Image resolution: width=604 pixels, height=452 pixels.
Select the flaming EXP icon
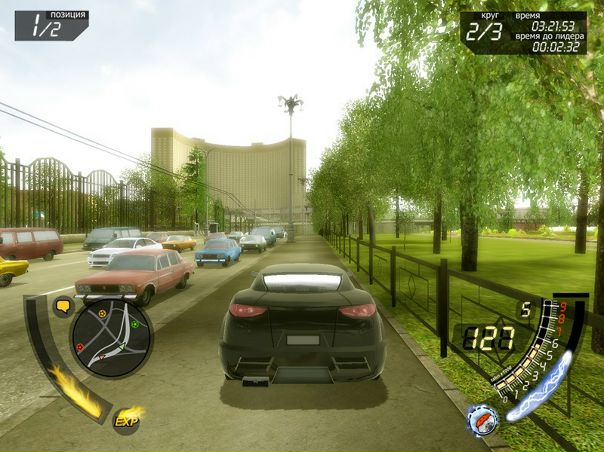128,421
